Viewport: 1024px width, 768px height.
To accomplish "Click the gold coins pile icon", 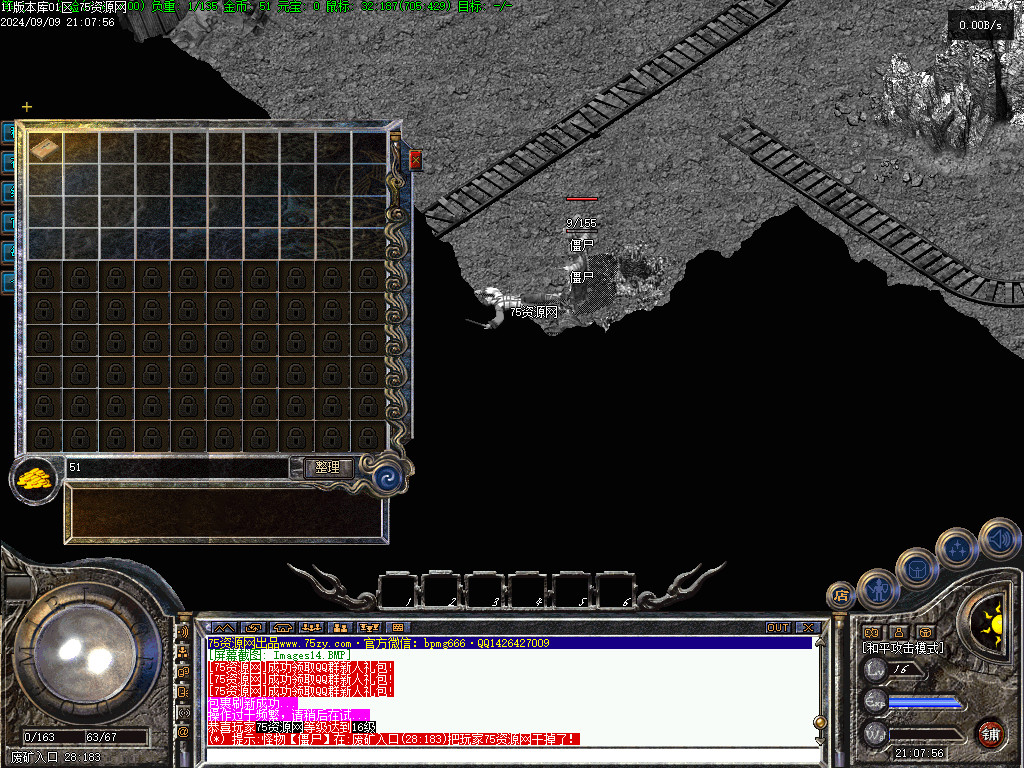I will [x=34, y=477].
